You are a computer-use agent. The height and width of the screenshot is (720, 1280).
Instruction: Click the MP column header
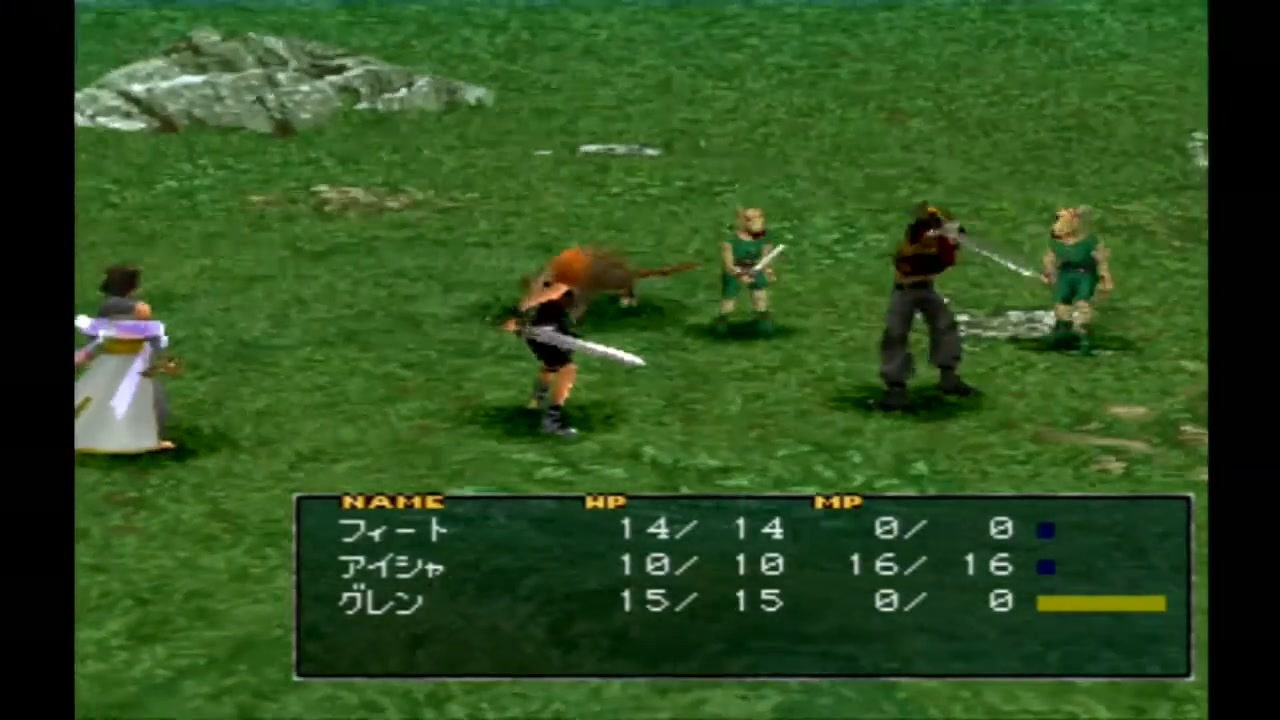coord(838,501)
